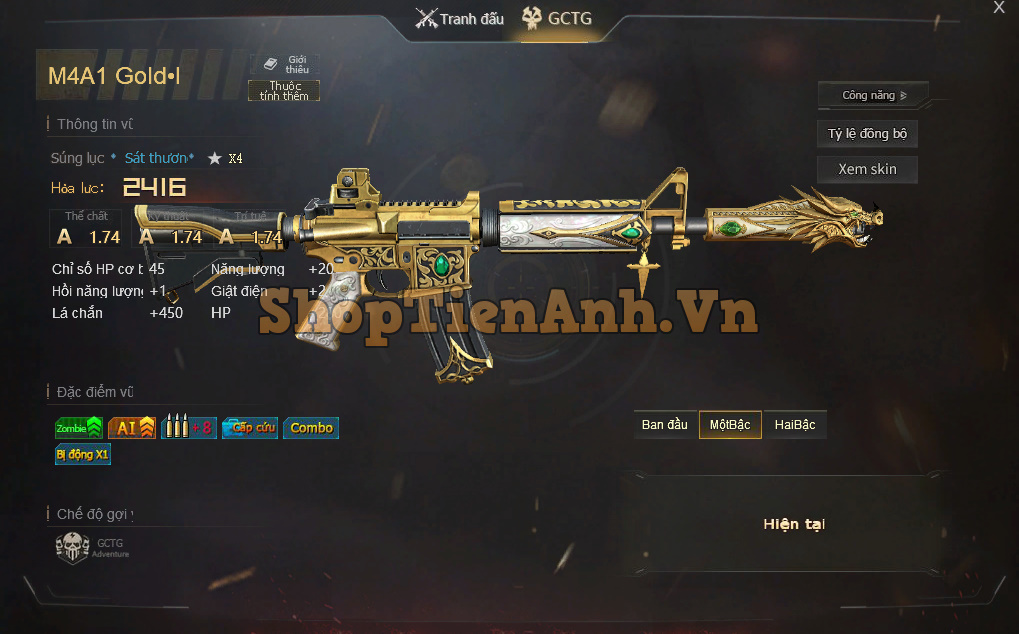This screenshot has height=634, width=1019.
Task: Click the Zombie feature icon
Action: tap(79, 428)
